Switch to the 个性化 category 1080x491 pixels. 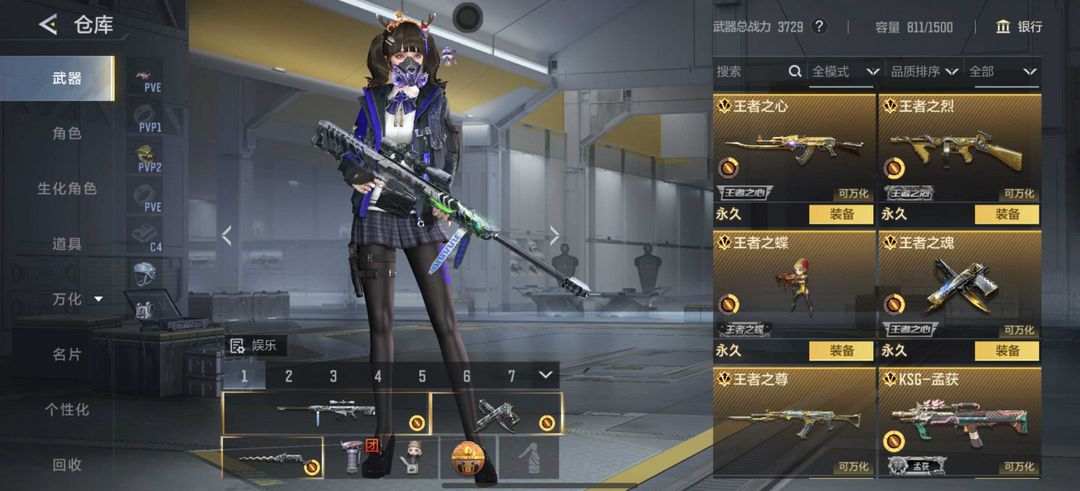coord(67,409)
